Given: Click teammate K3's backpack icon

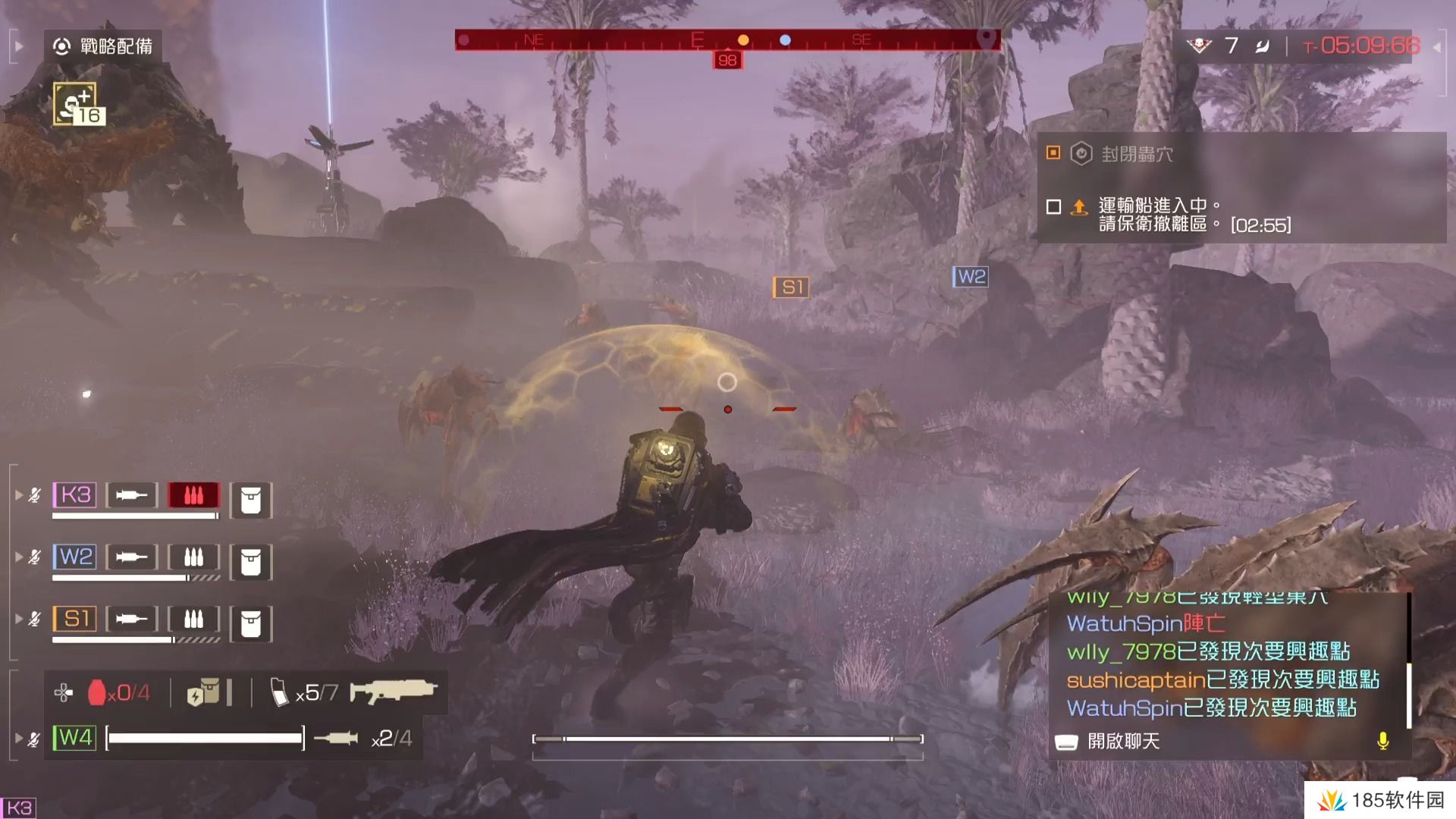Looking at the screenshot, I should click(251, 497).
